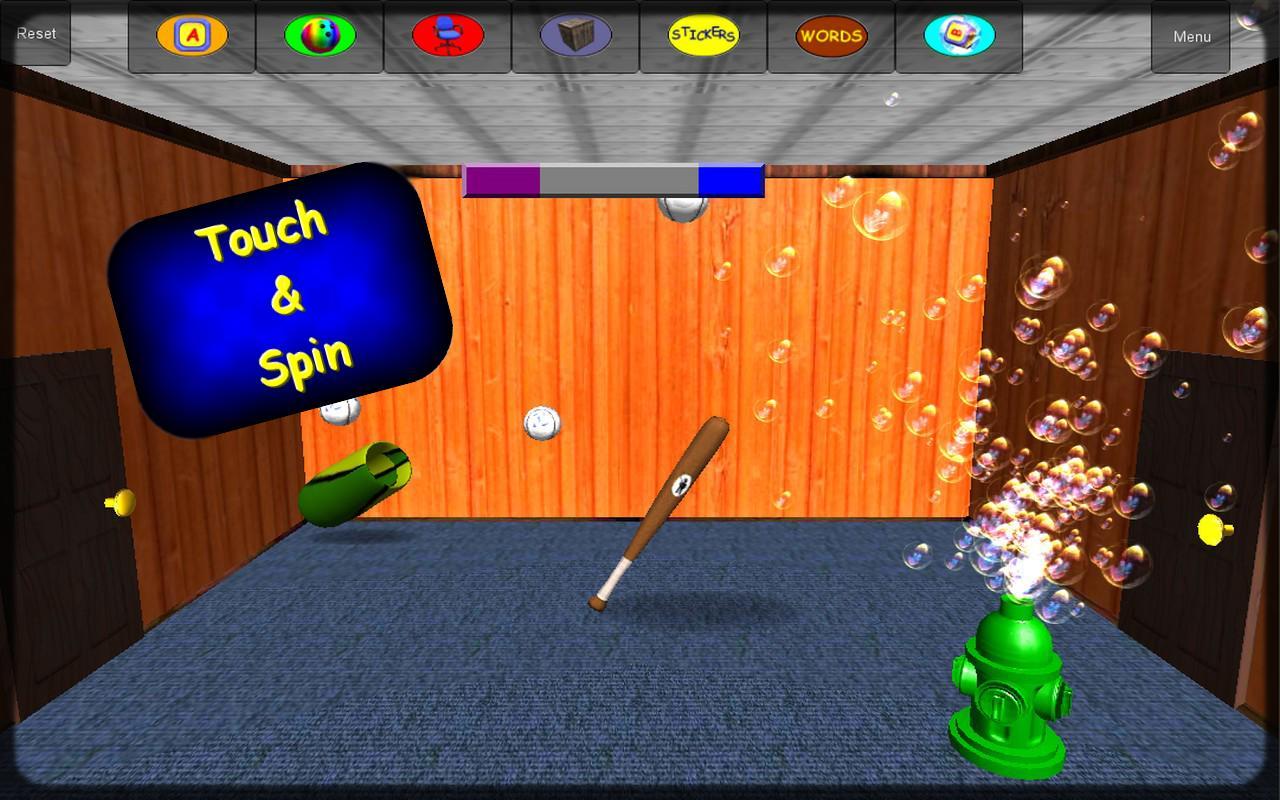The image size is (1280, 800).
Task: Open the STICKERS category
Action: 702,35
